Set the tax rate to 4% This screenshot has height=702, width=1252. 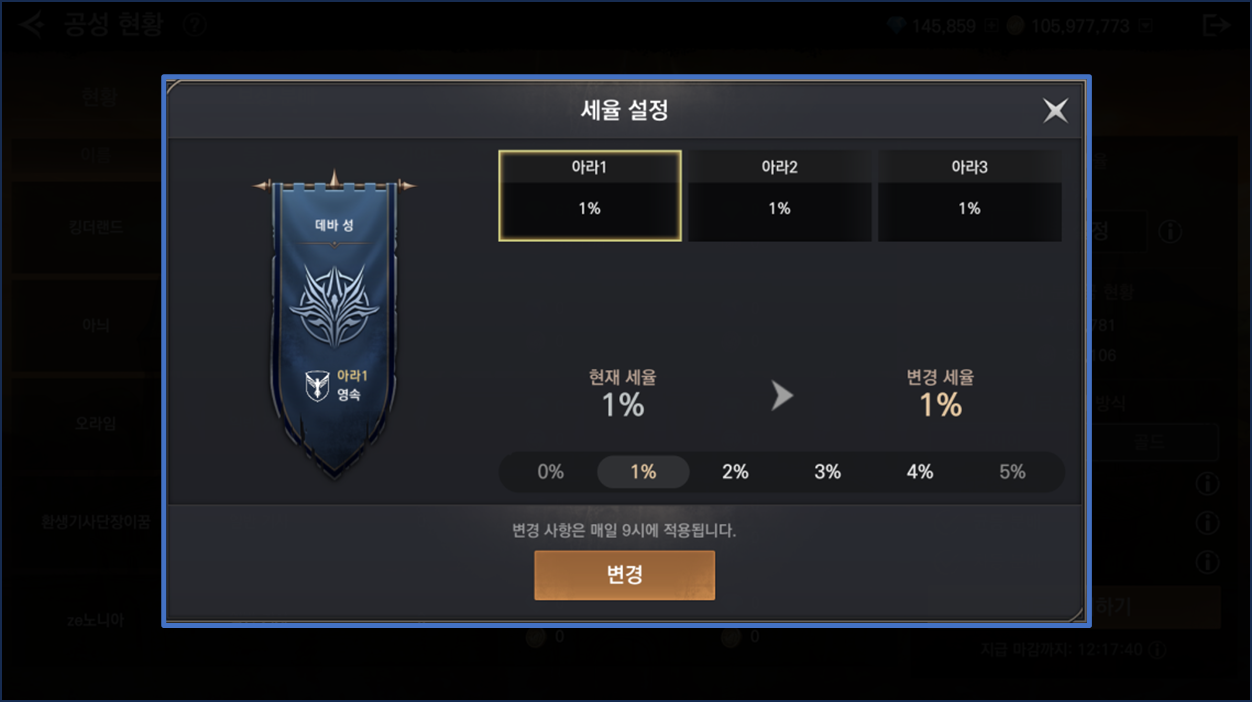click(x=920, y=472)
